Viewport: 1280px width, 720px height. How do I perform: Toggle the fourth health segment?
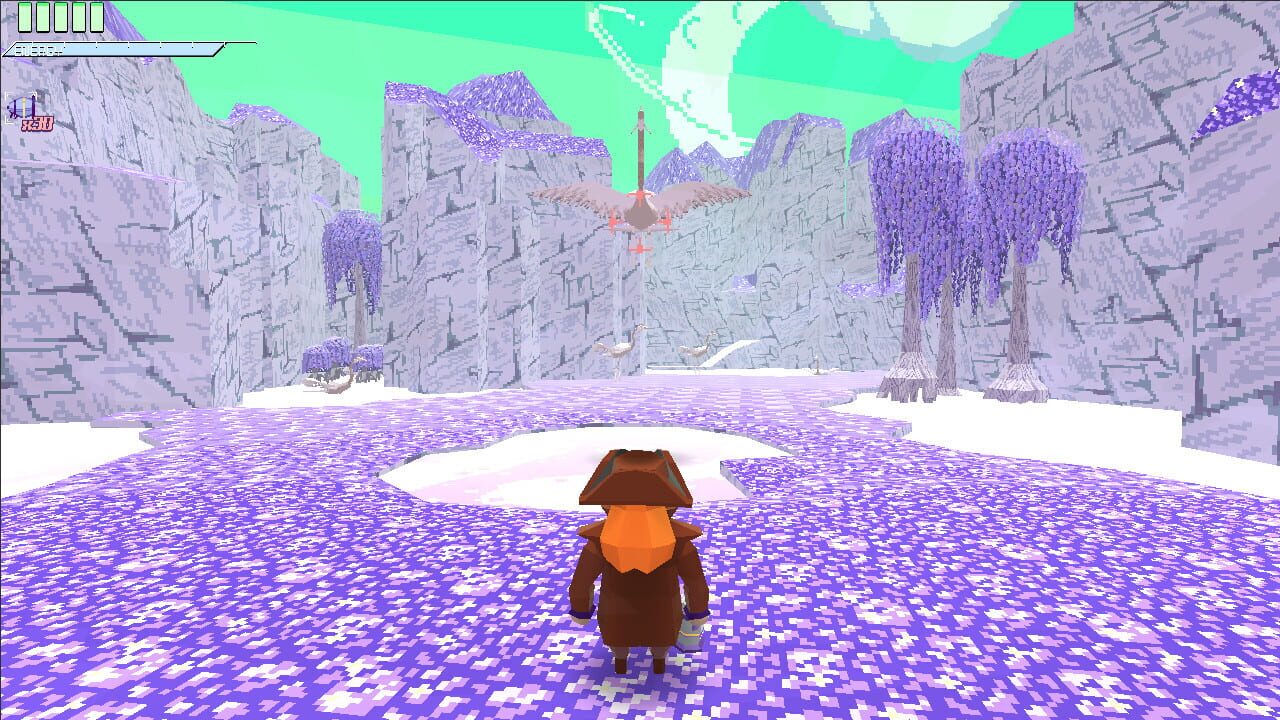point(78,17)
